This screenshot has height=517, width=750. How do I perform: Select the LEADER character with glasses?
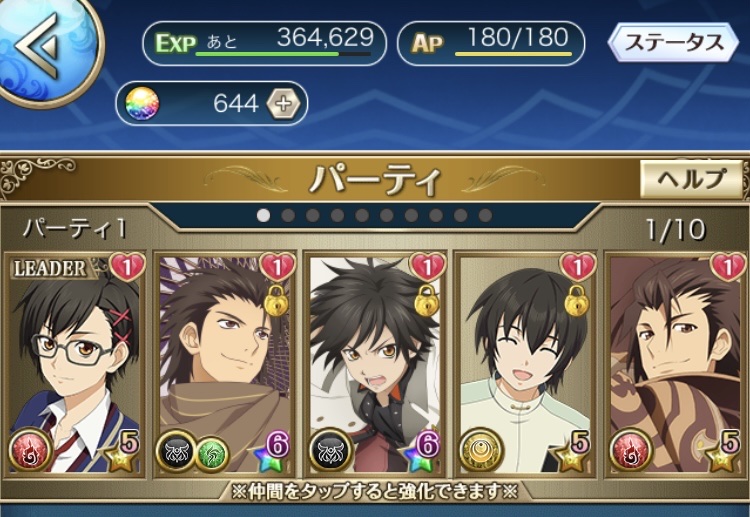[75, 365]
